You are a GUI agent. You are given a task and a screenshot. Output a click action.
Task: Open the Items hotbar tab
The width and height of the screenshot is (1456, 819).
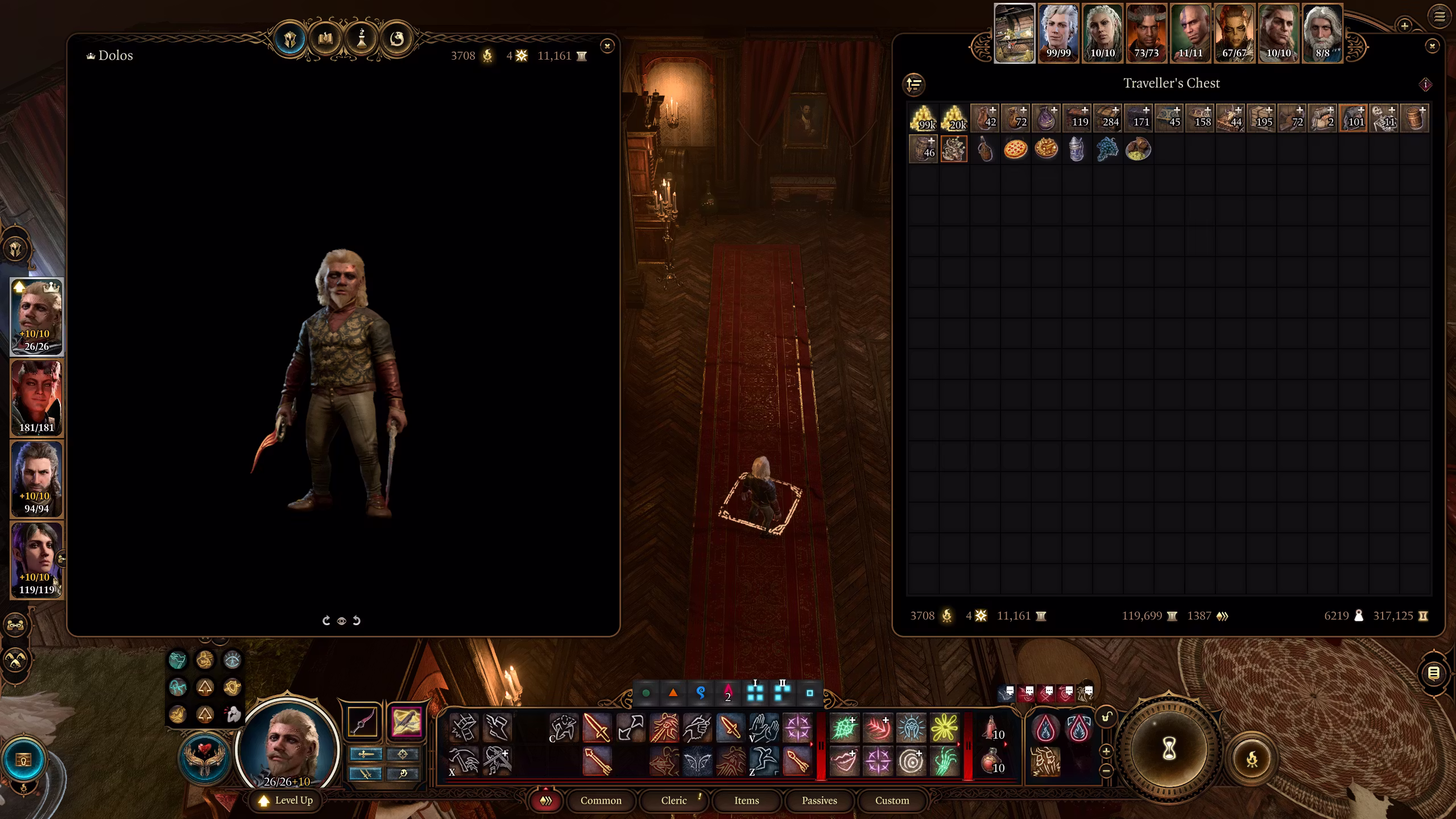pyautogui.click(x=746, y=800)
